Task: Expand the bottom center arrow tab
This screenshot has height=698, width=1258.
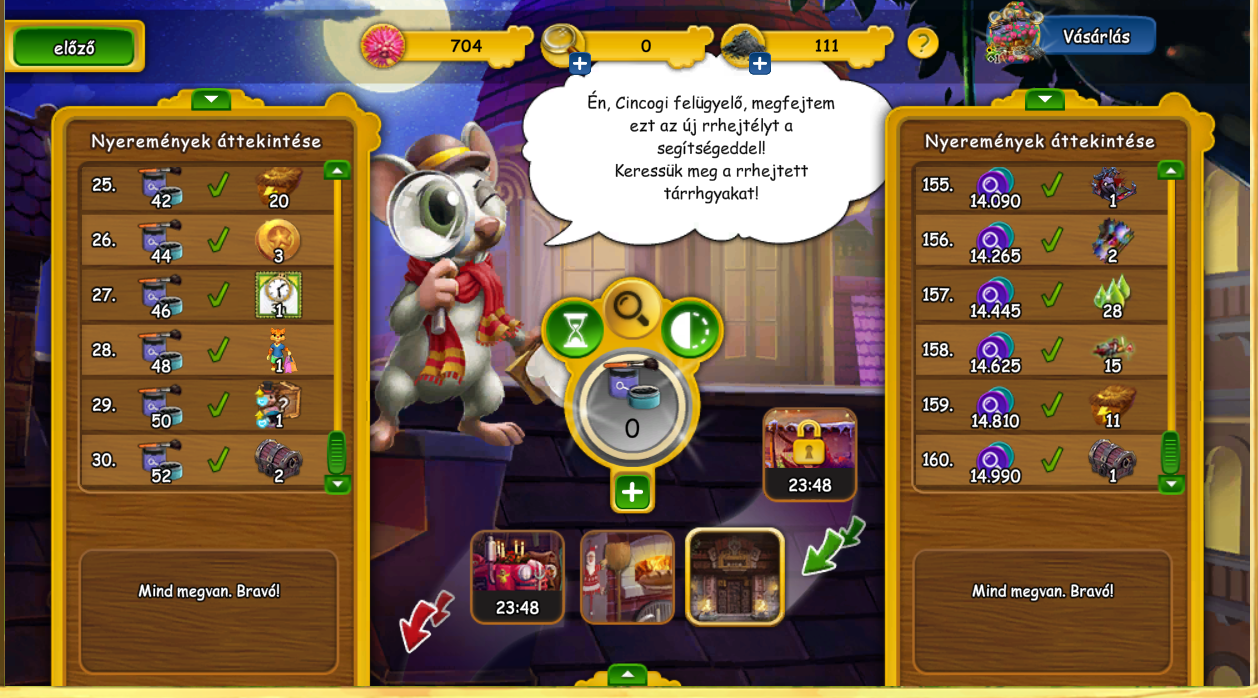Action: point(627,675)
